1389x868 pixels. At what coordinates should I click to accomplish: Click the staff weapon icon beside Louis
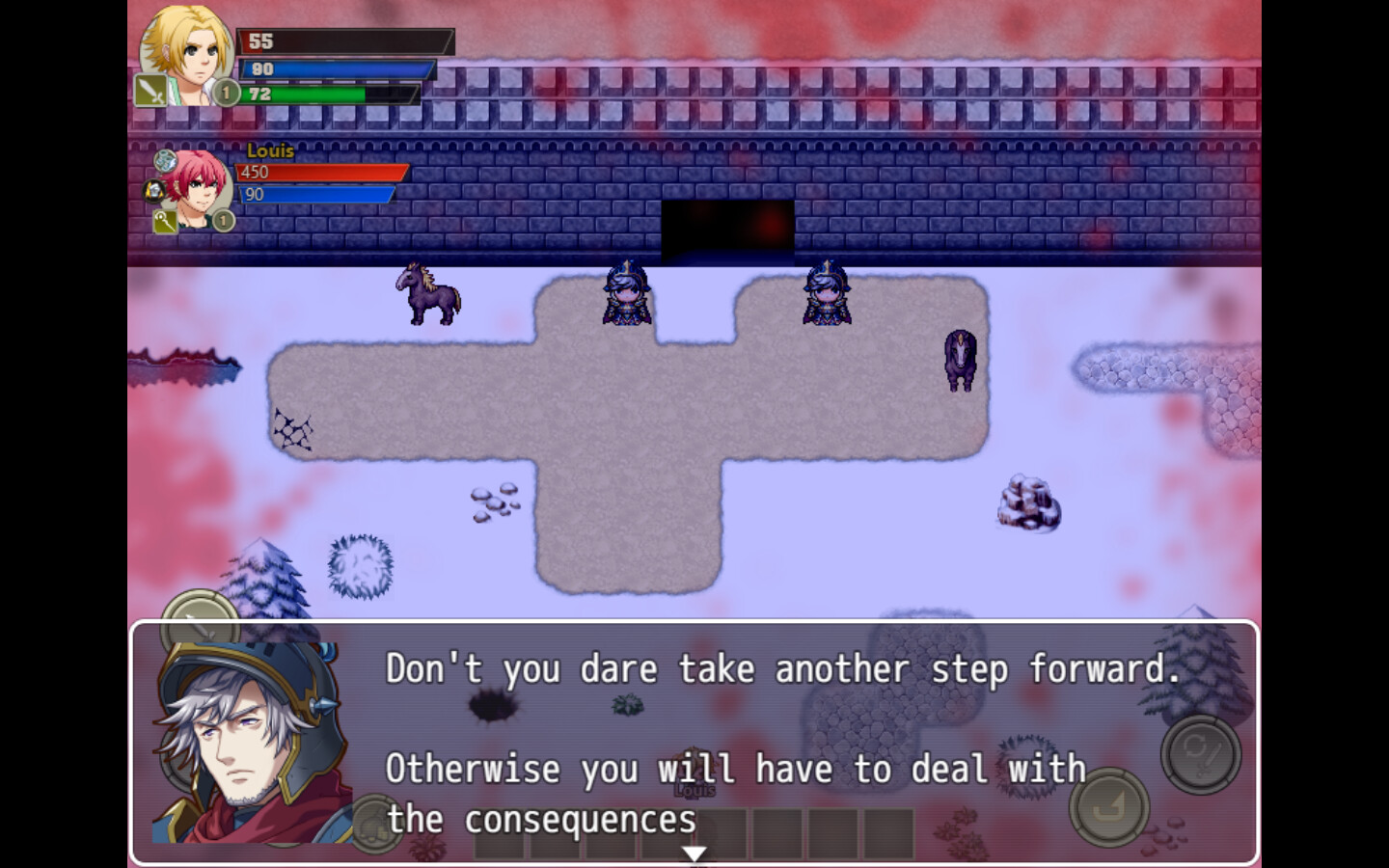point(164,222)
